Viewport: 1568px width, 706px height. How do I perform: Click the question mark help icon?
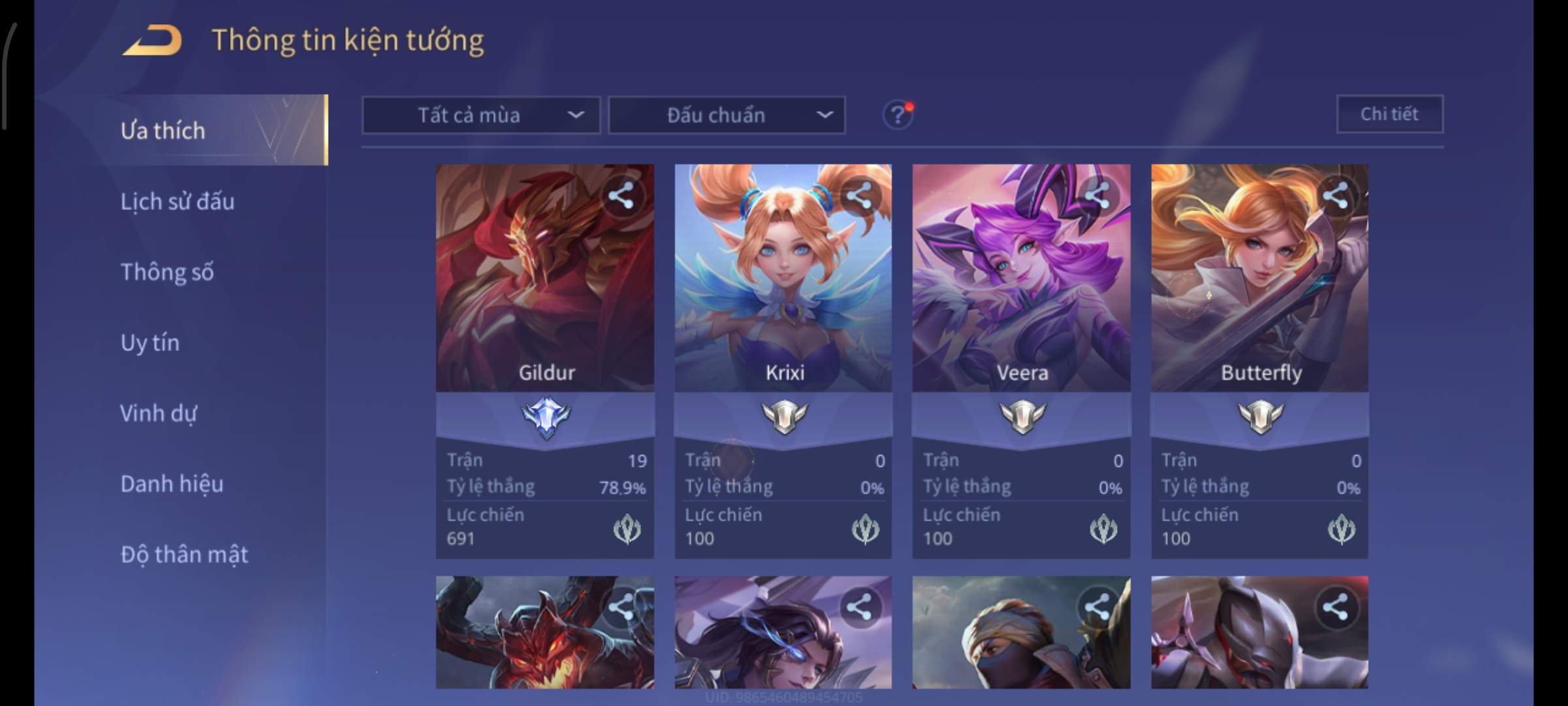(x=898, y=116)
